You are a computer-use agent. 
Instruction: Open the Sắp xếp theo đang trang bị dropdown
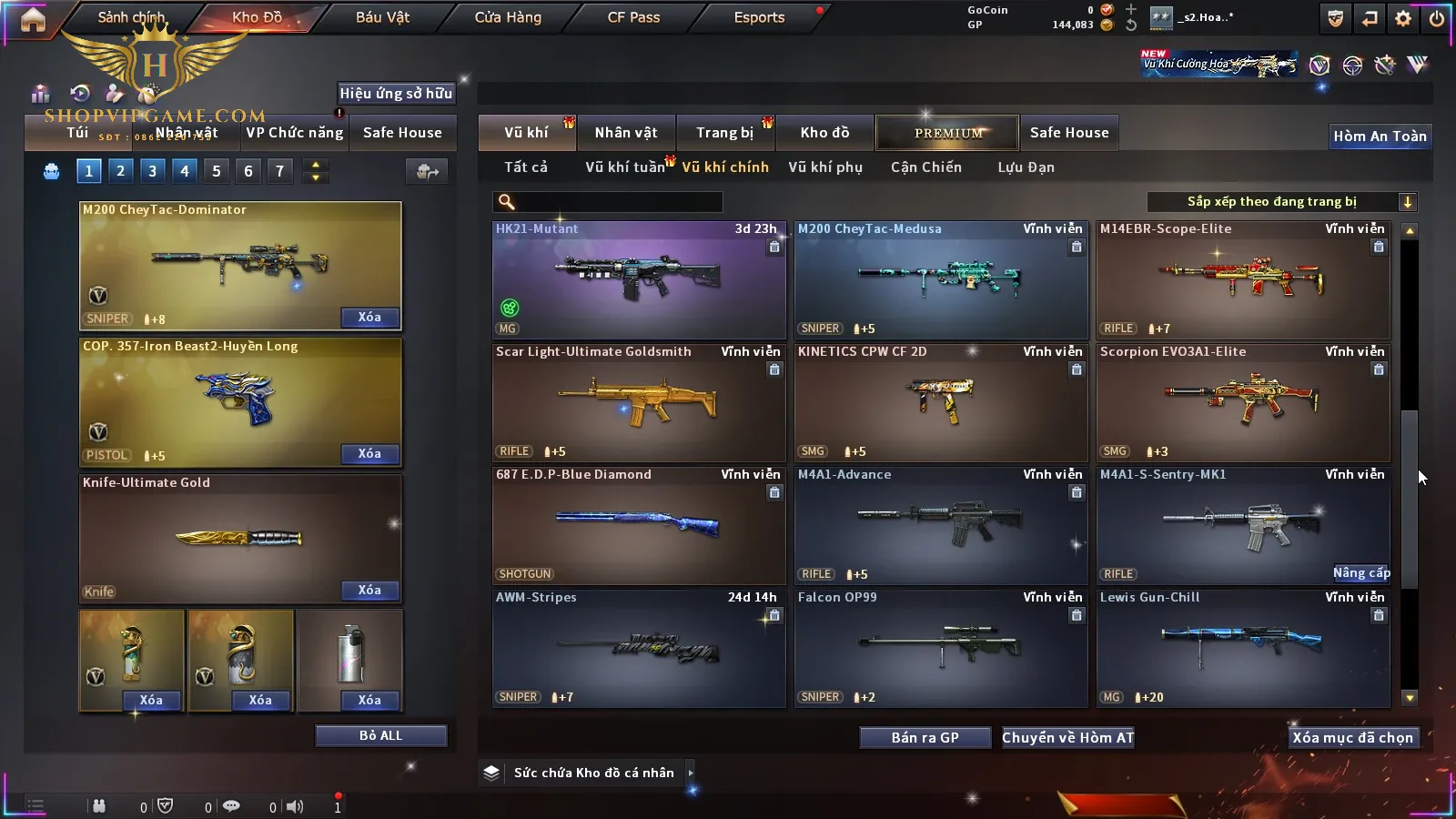(1281, 202)
